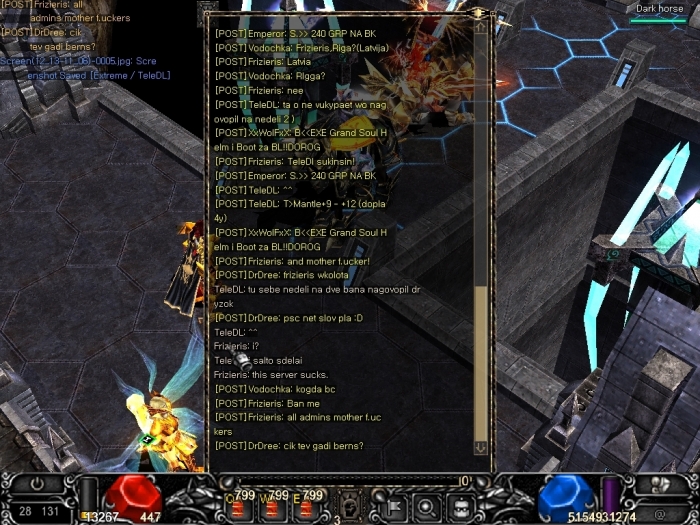Viewport: 700px width, 525px height.
Task: Click the mask-shaped icon button
Action: (x=460, y=506)
